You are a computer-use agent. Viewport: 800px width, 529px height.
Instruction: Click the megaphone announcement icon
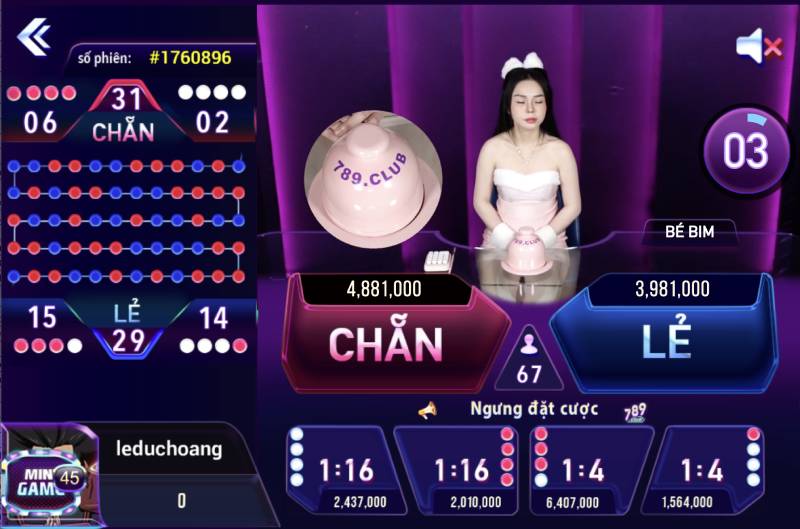point(428,410)
